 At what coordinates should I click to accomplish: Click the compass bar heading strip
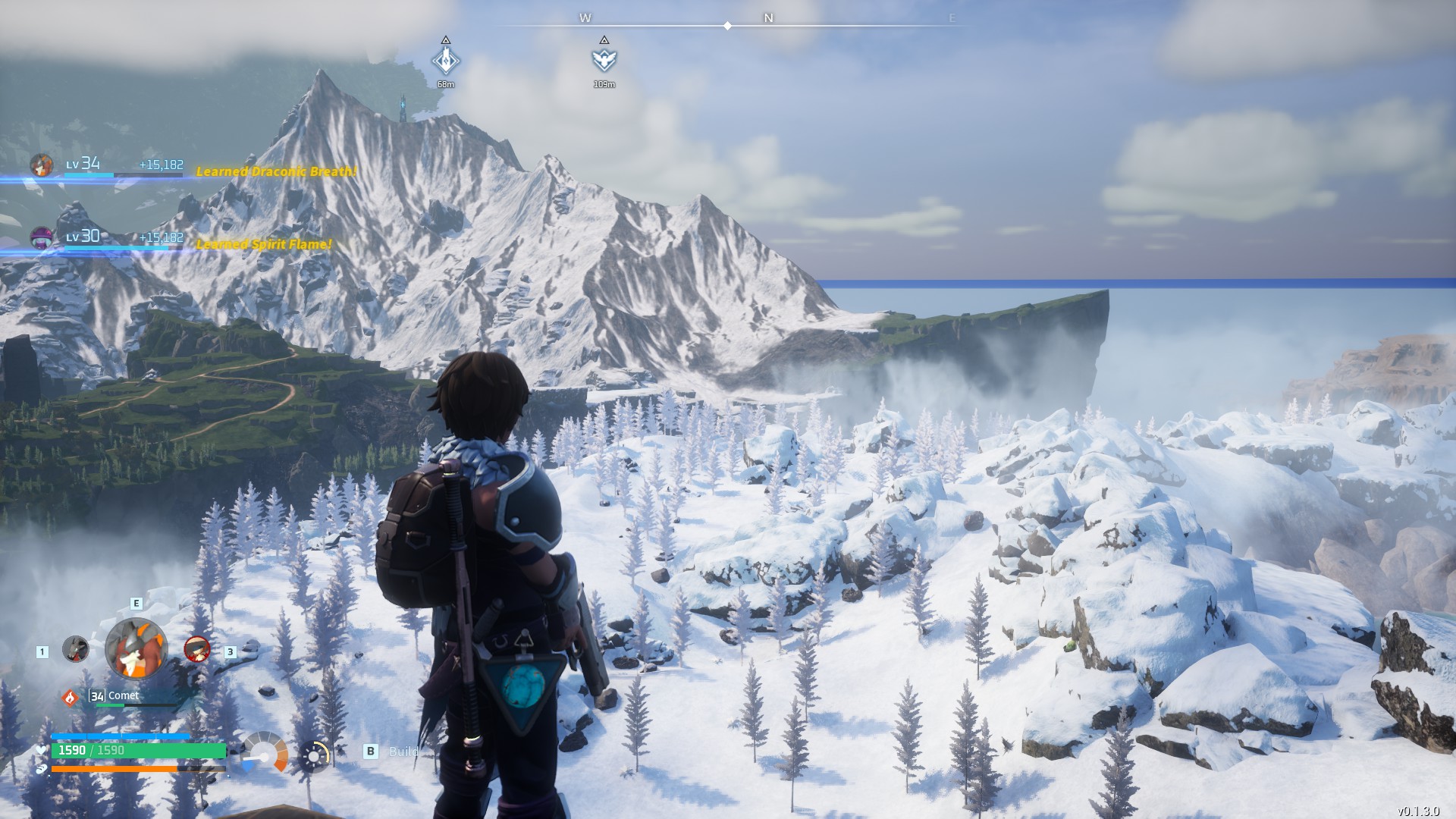coord(728,26)
